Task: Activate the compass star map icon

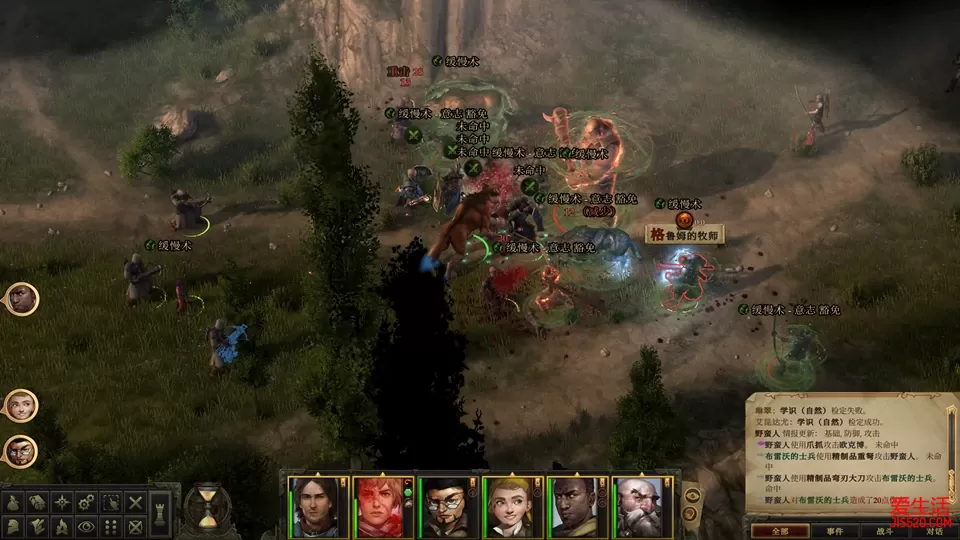Action: [x=61, y=501]
